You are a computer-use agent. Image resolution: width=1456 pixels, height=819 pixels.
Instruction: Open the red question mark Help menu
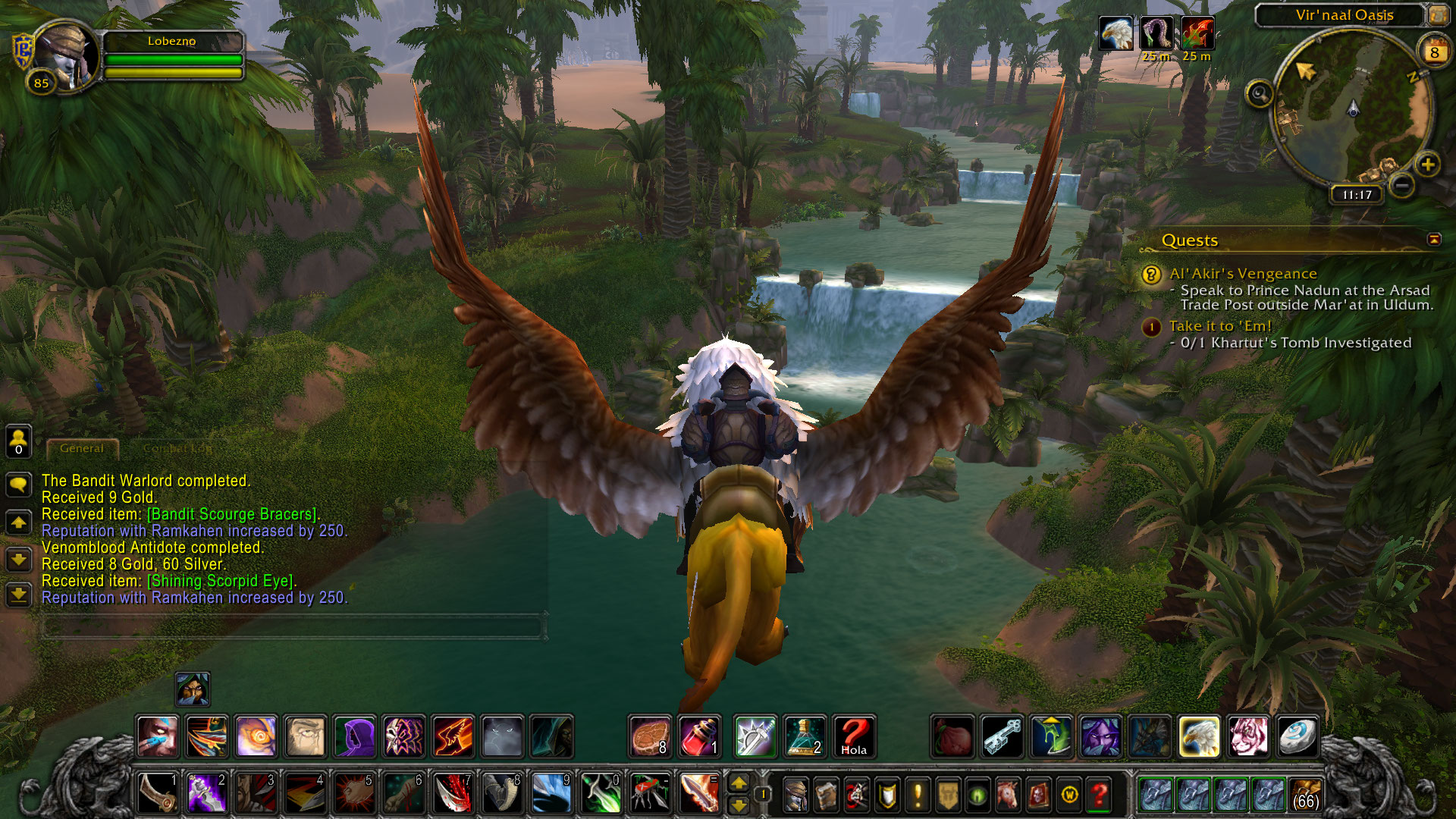[x=1100, y=795]
